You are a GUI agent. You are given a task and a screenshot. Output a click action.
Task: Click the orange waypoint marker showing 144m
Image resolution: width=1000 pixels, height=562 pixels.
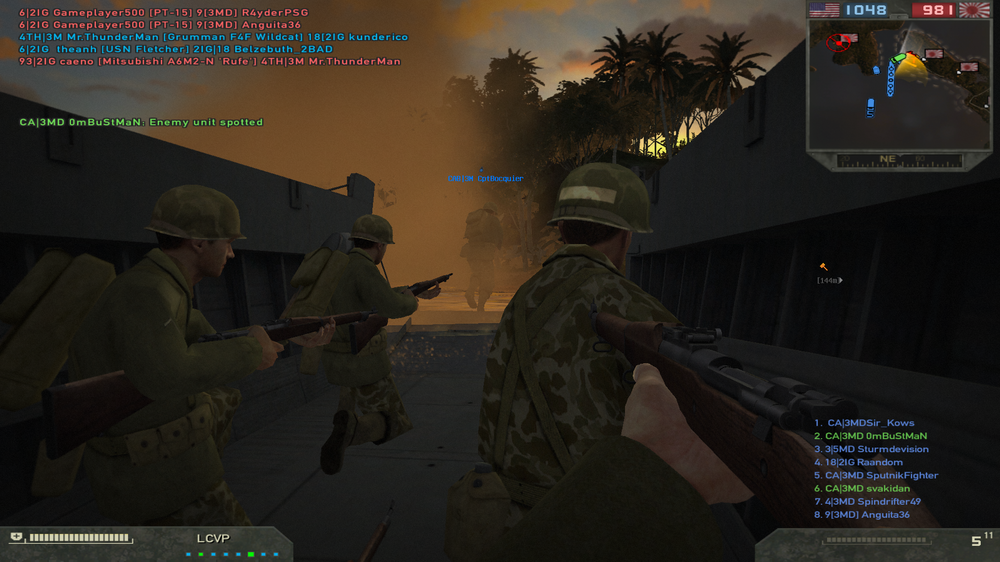coord(824,267)
